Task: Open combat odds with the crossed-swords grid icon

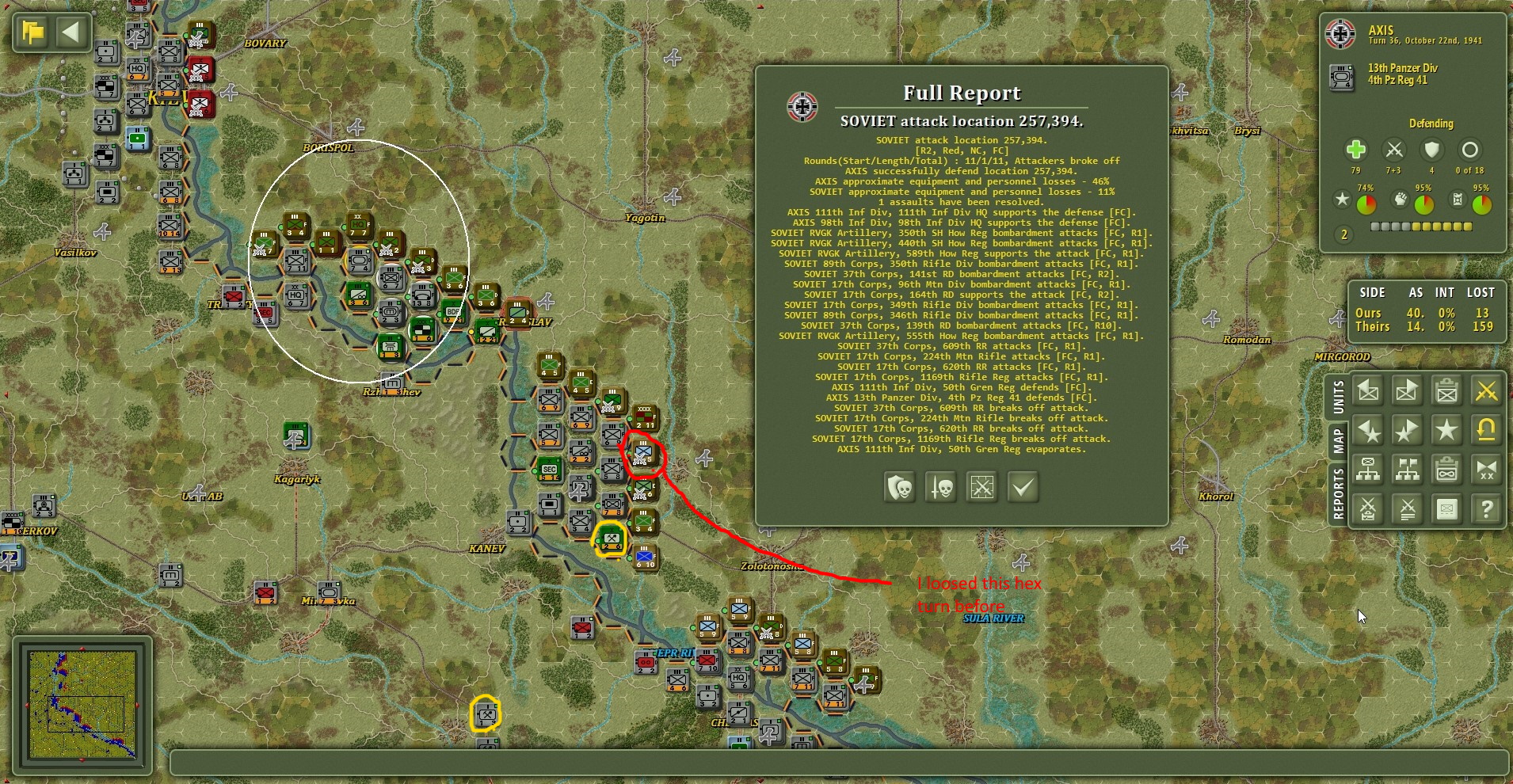Action: coord(982,487)
